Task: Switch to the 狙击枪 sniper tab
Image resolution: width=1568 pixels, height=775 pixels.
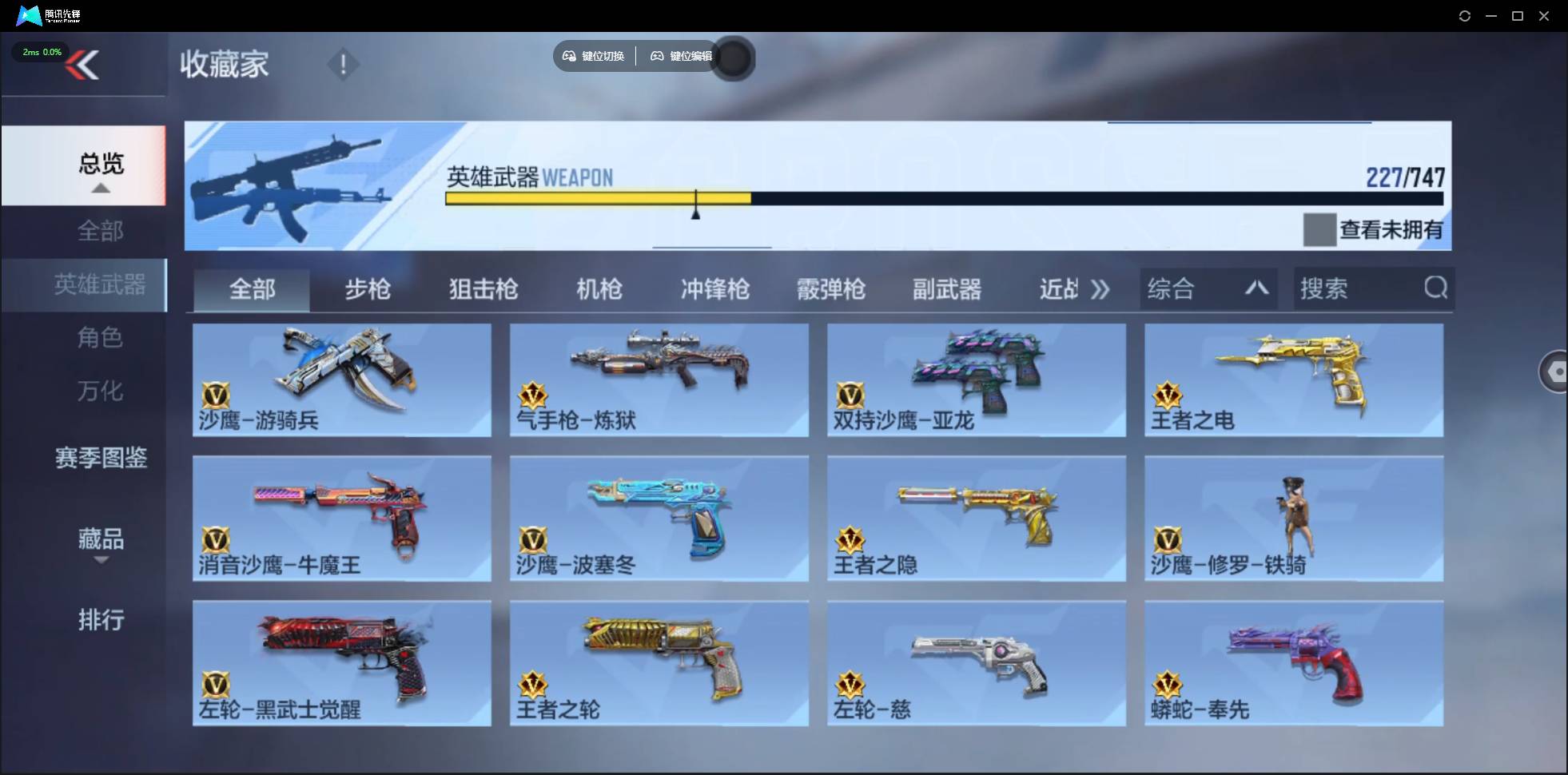Action: [483, 289]
